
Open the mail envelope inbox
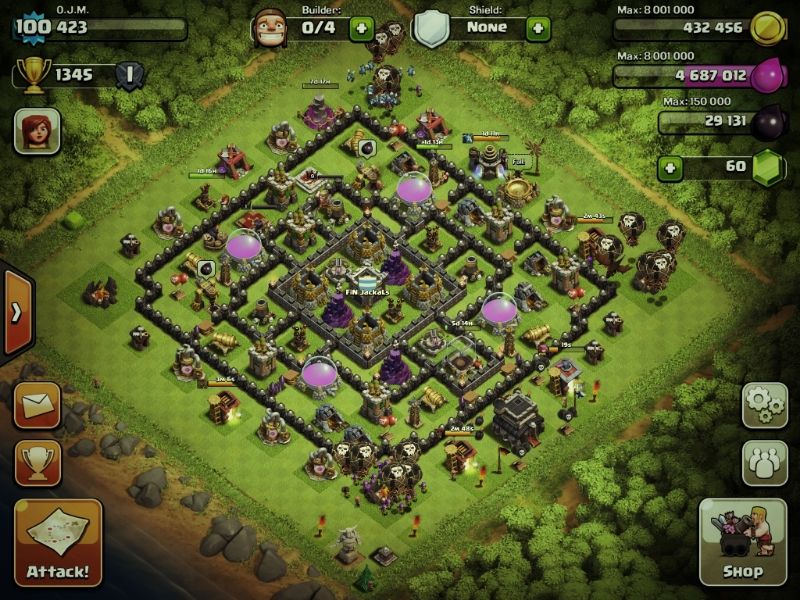click(x=37, y=405)
